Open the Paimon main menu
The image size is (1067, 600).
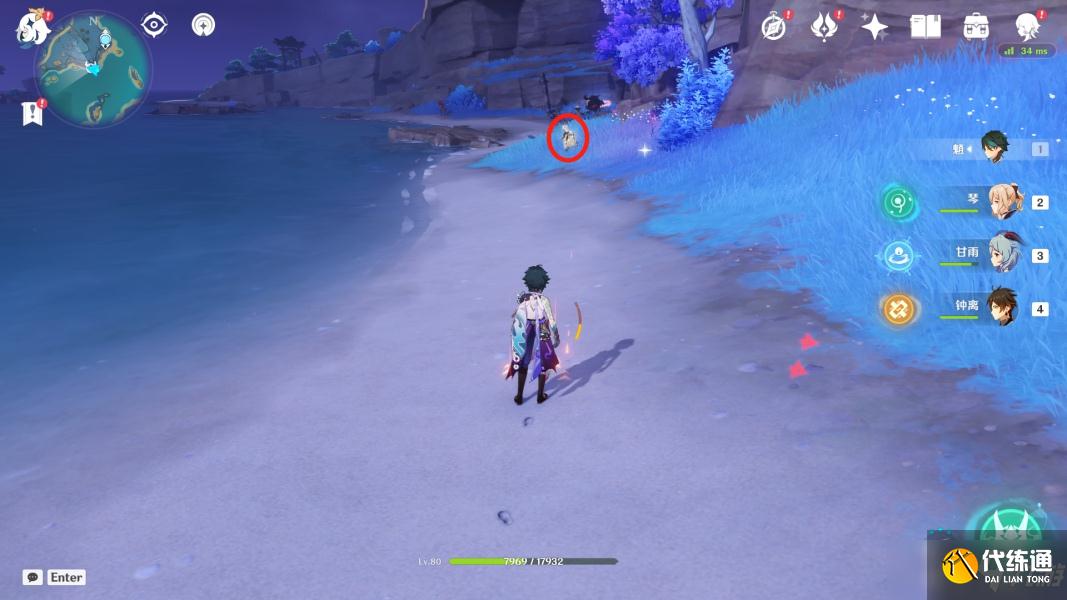(x=32, y=27)
